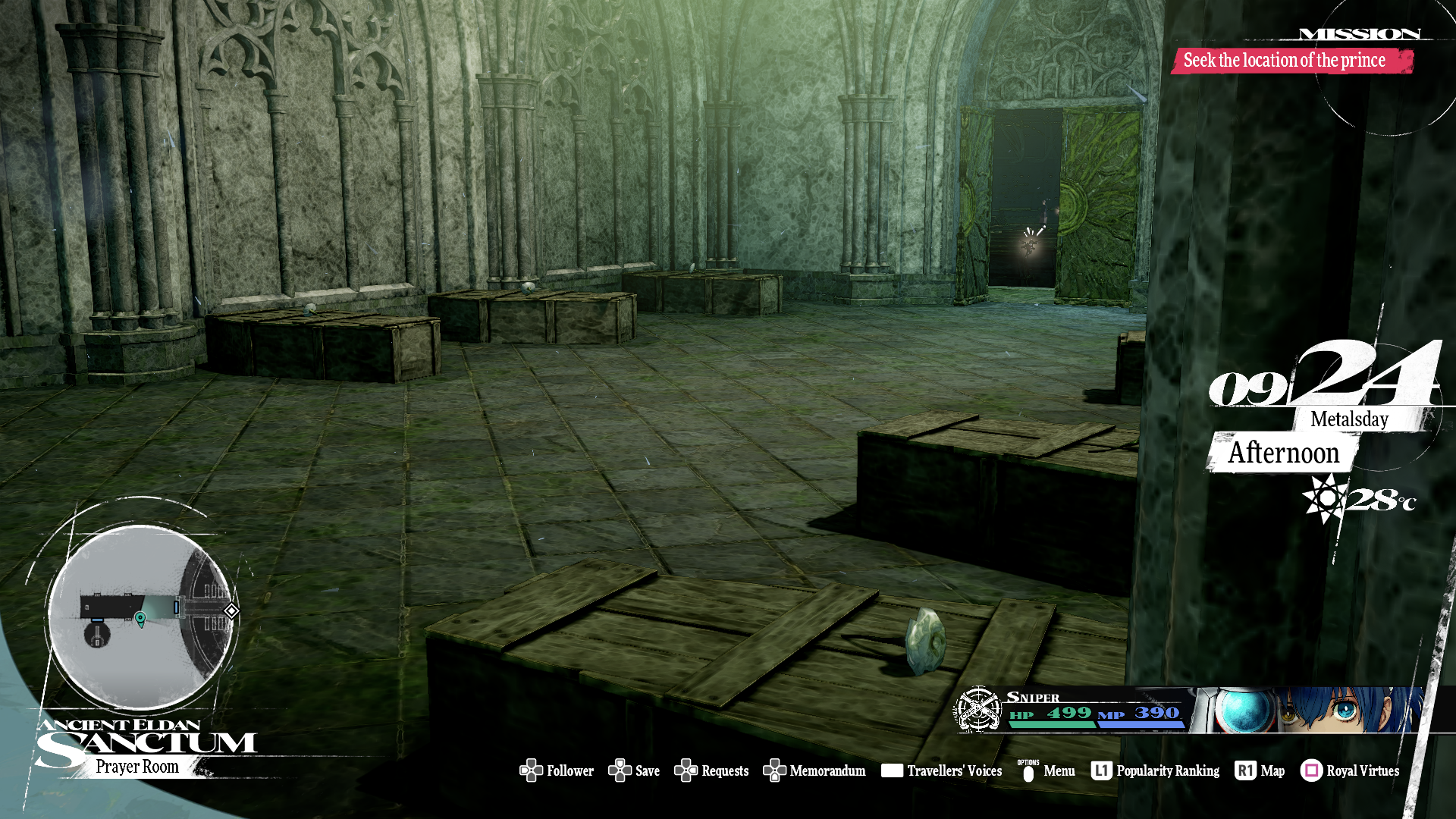
Task: View the Popularity Ranking
Action: pos(1156,770)
